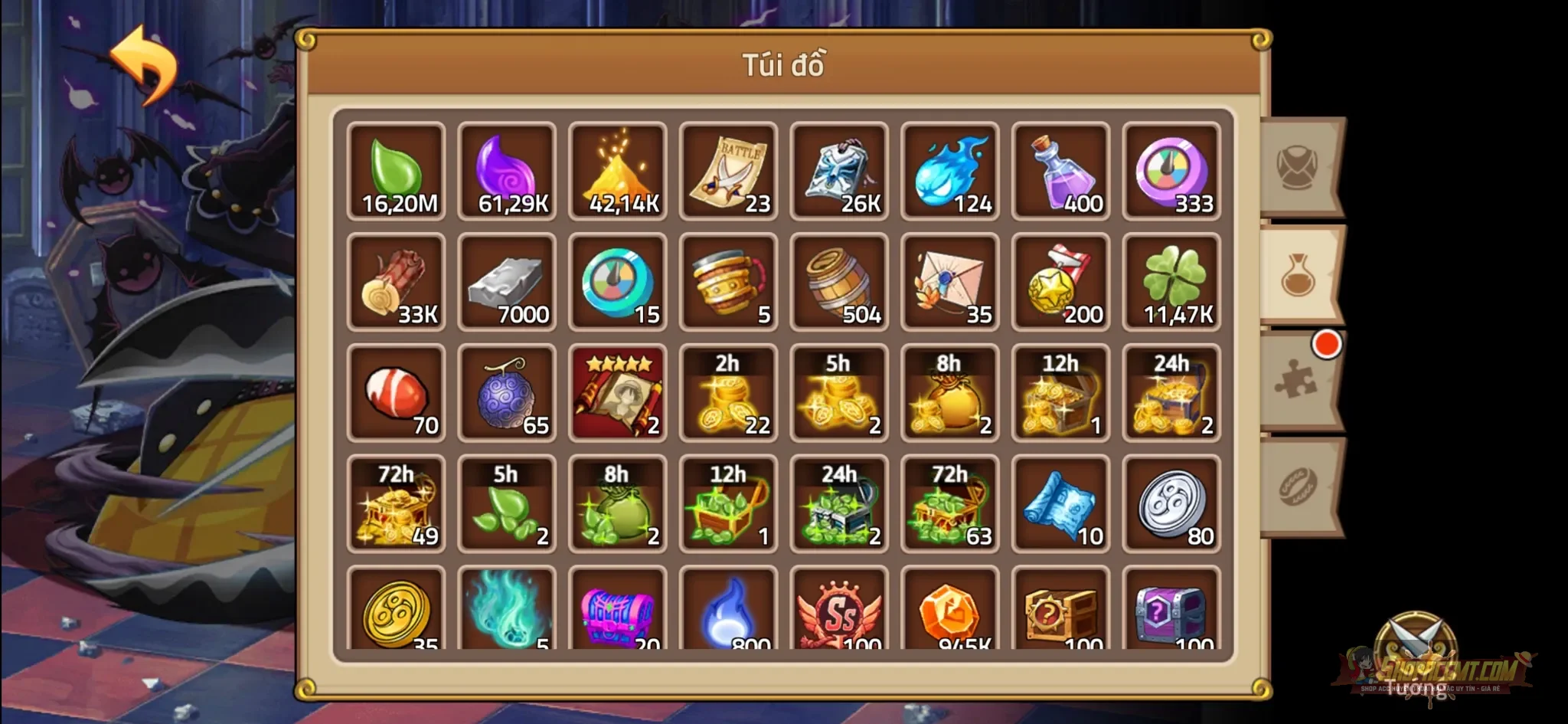Select the rainbow compass item showing 333

(1171, 169)
